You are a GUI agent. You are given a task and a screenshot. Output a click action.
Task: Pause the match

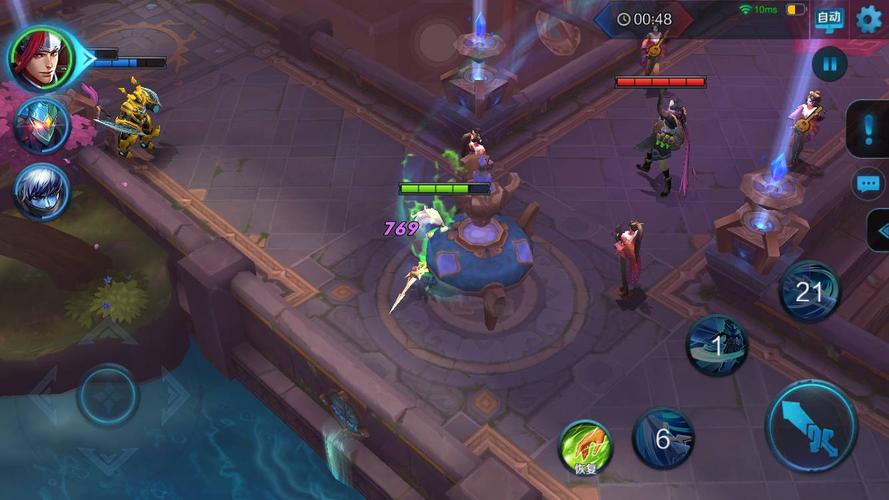coord(829,65)
